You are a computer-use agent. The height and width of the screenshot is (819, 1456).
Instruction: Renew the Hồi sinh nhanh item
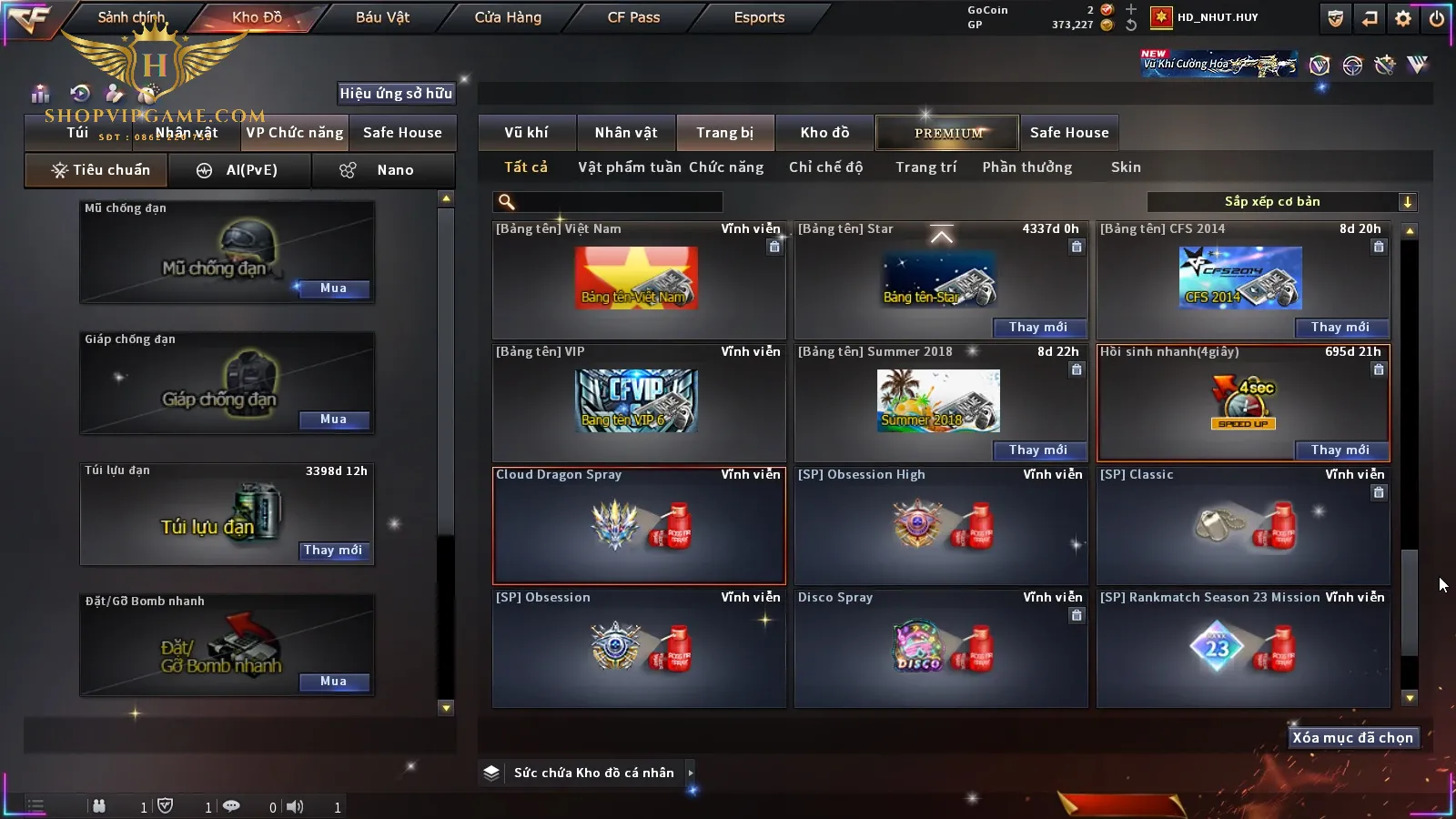[x=1340, y=450]
